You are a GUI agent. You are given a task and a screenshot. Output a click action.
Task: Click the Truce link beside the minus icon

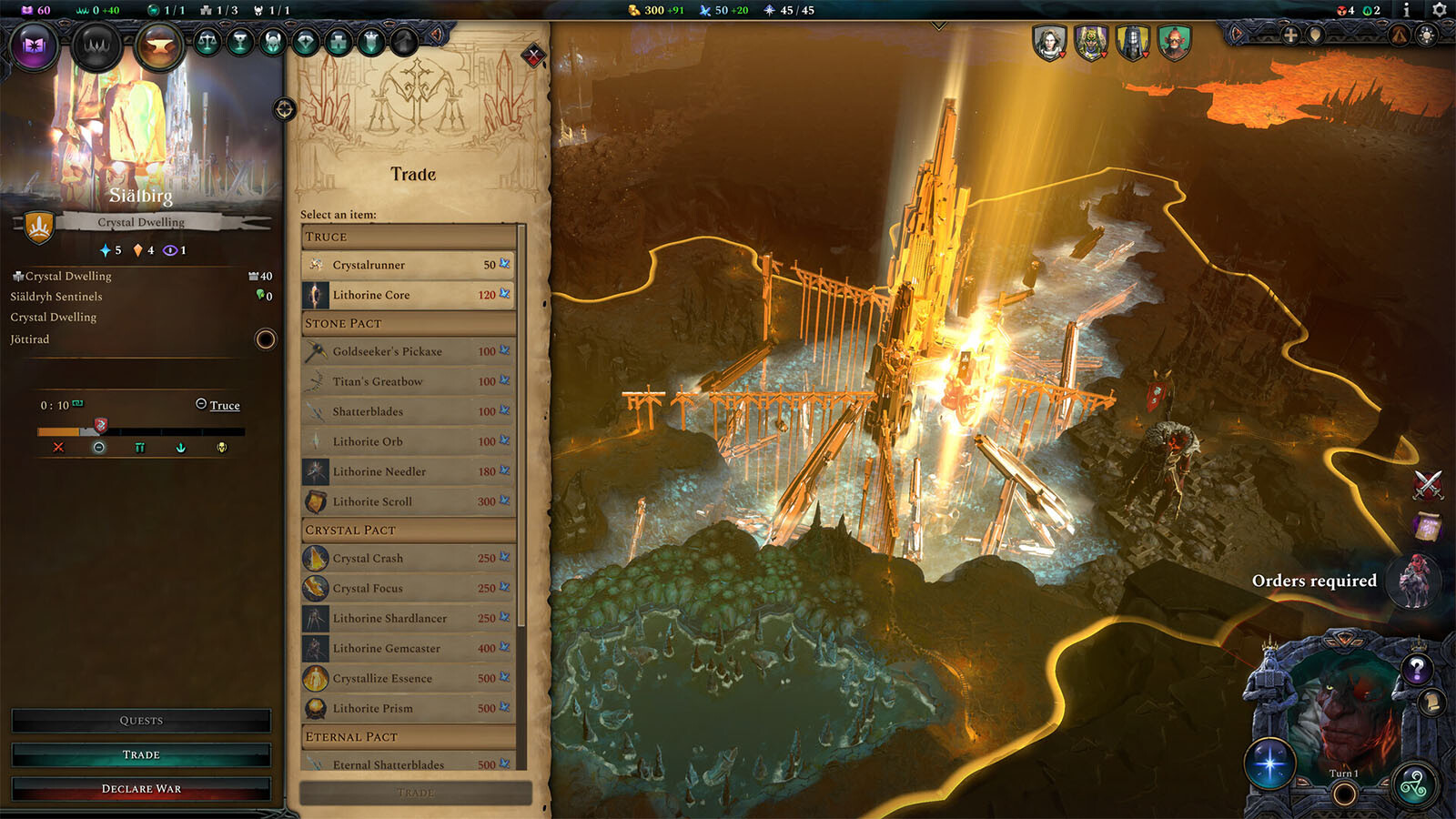[225, 405]
